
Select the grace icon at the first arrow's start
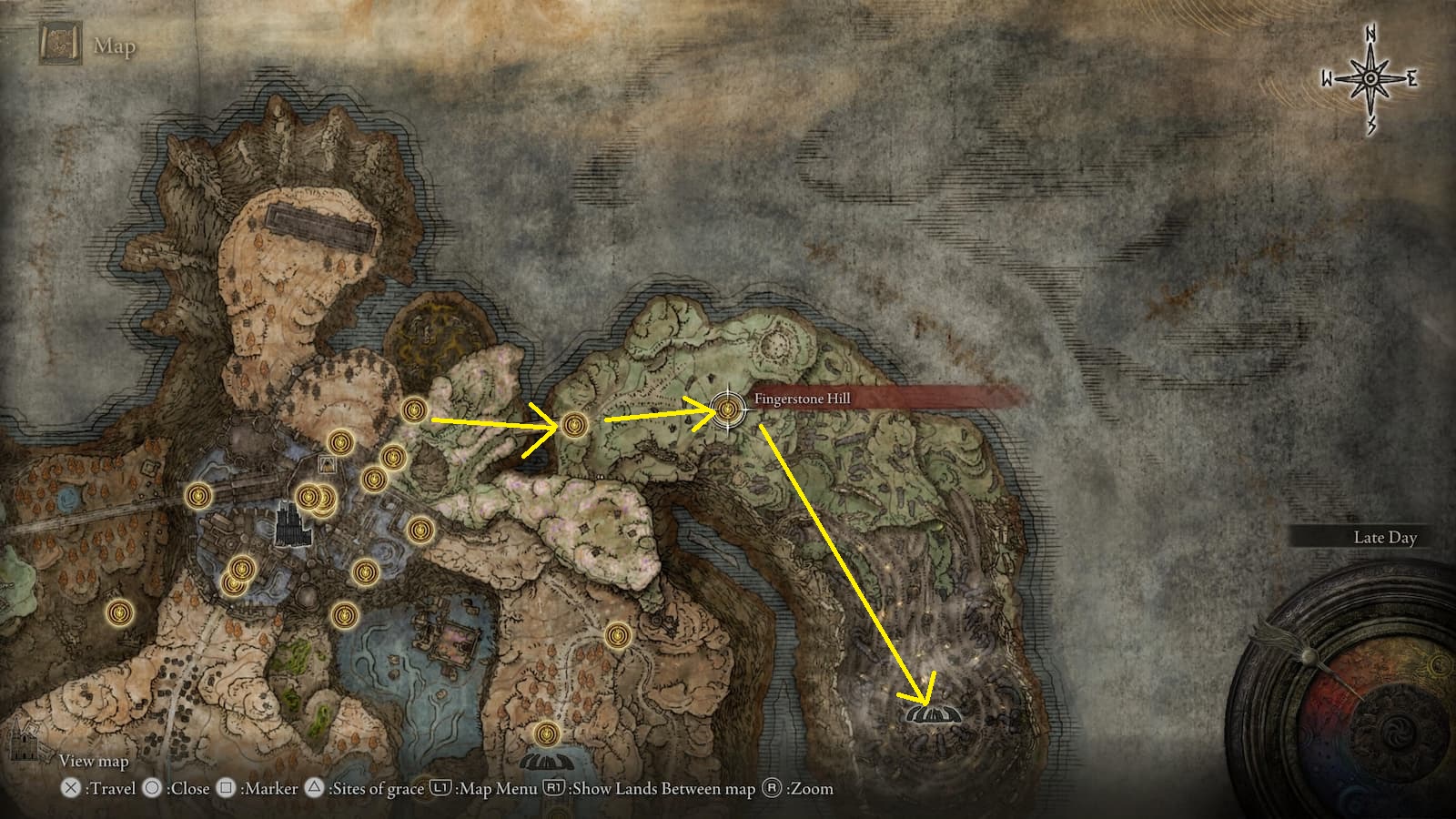[x=415, y=410]
